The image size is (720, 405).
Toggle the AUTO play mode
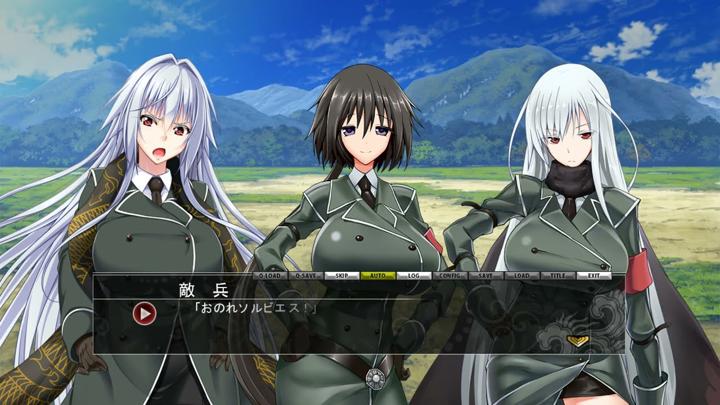(378, 275)
